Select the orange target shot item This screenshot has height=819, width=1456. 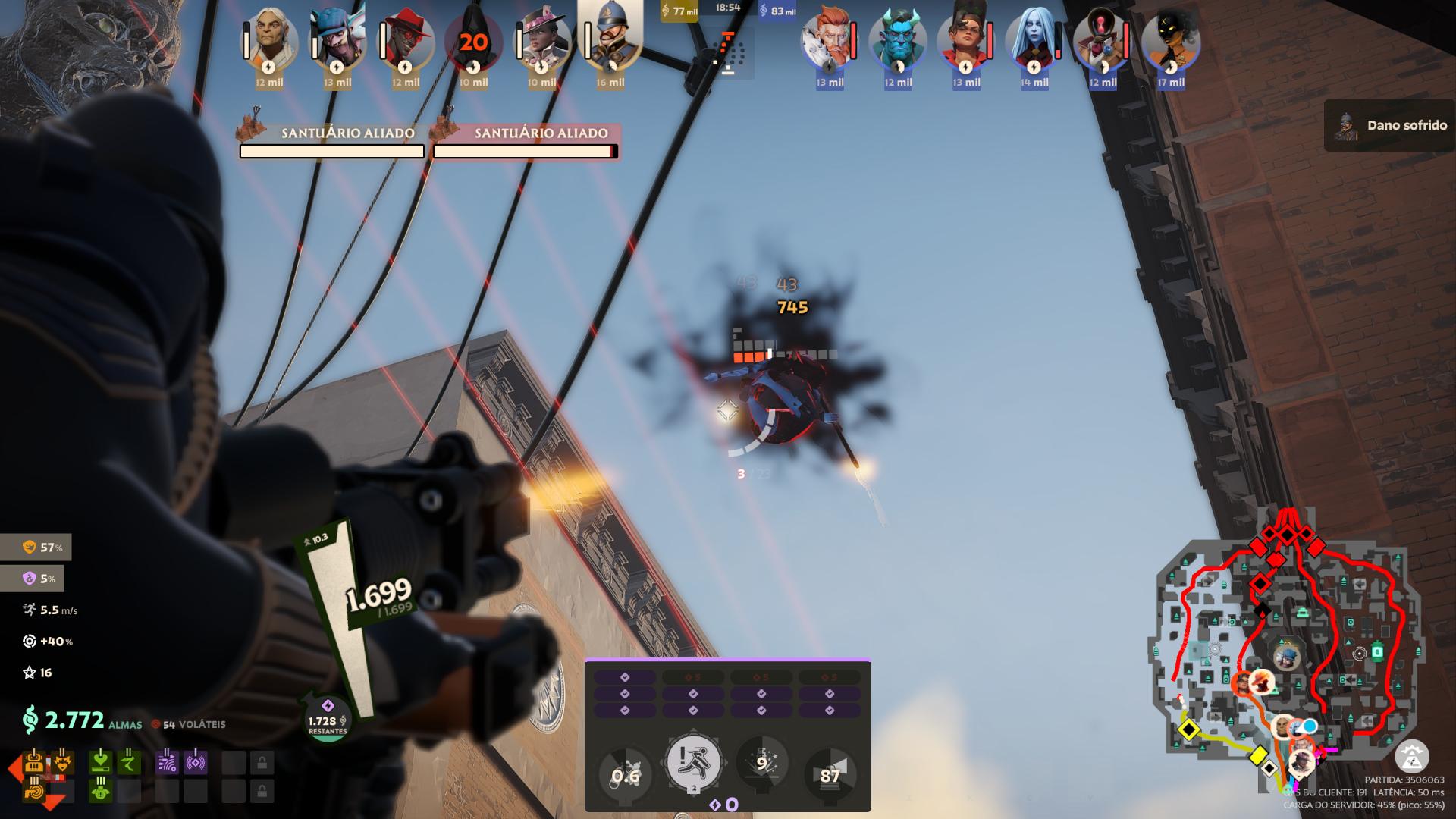[33, 791]
